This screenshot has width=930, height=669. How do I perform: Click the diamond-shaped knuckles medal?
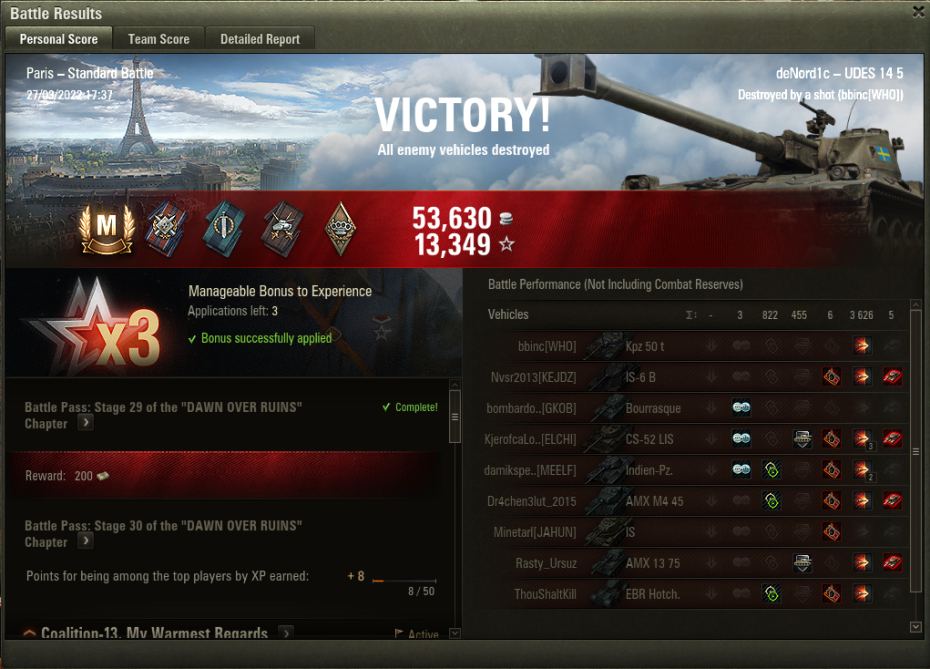pos(341,229)
